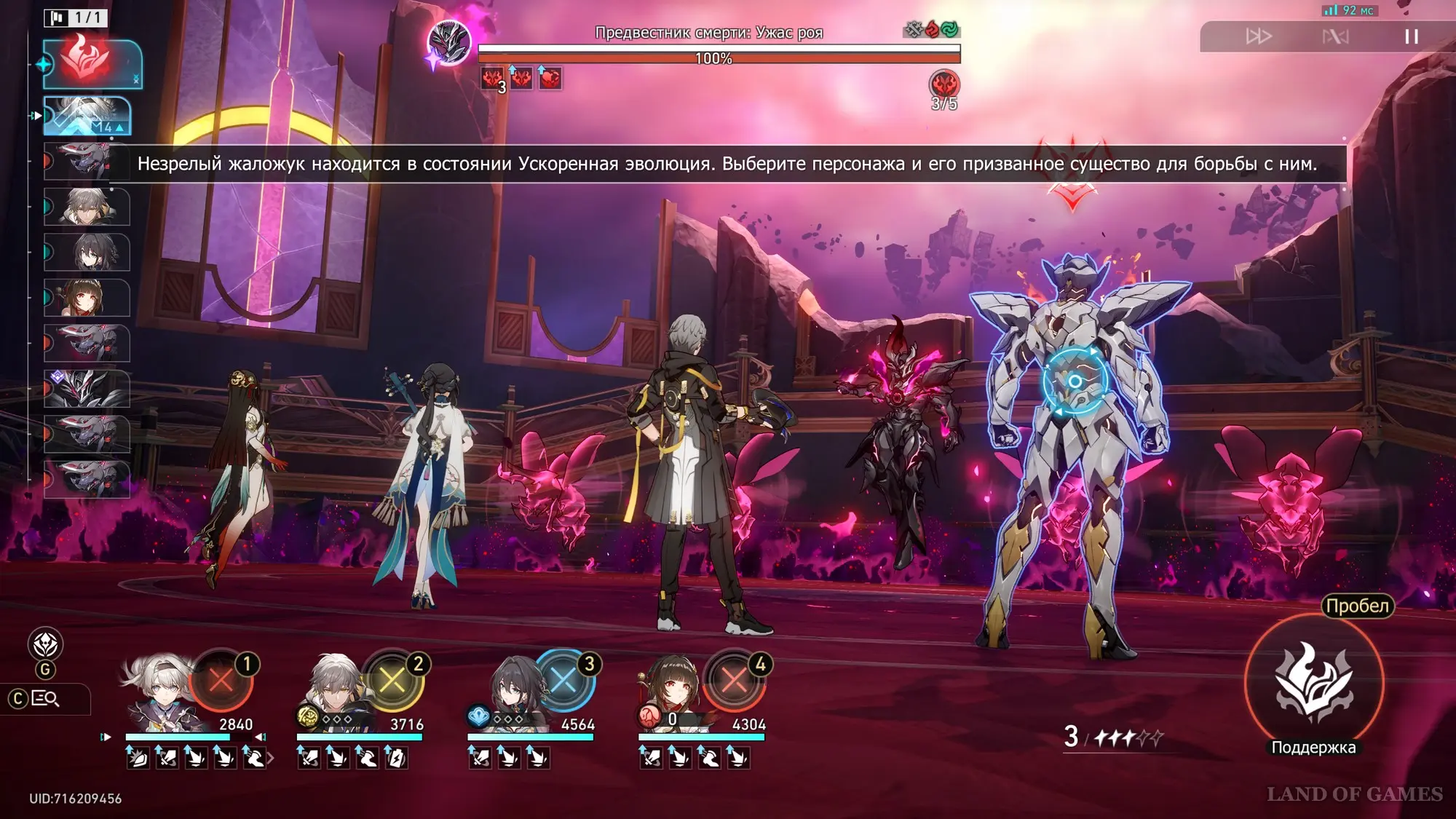Inspect the boss portrait beside the health bar
Screen dimensions: 1456x819
click(x=448, y=42)
